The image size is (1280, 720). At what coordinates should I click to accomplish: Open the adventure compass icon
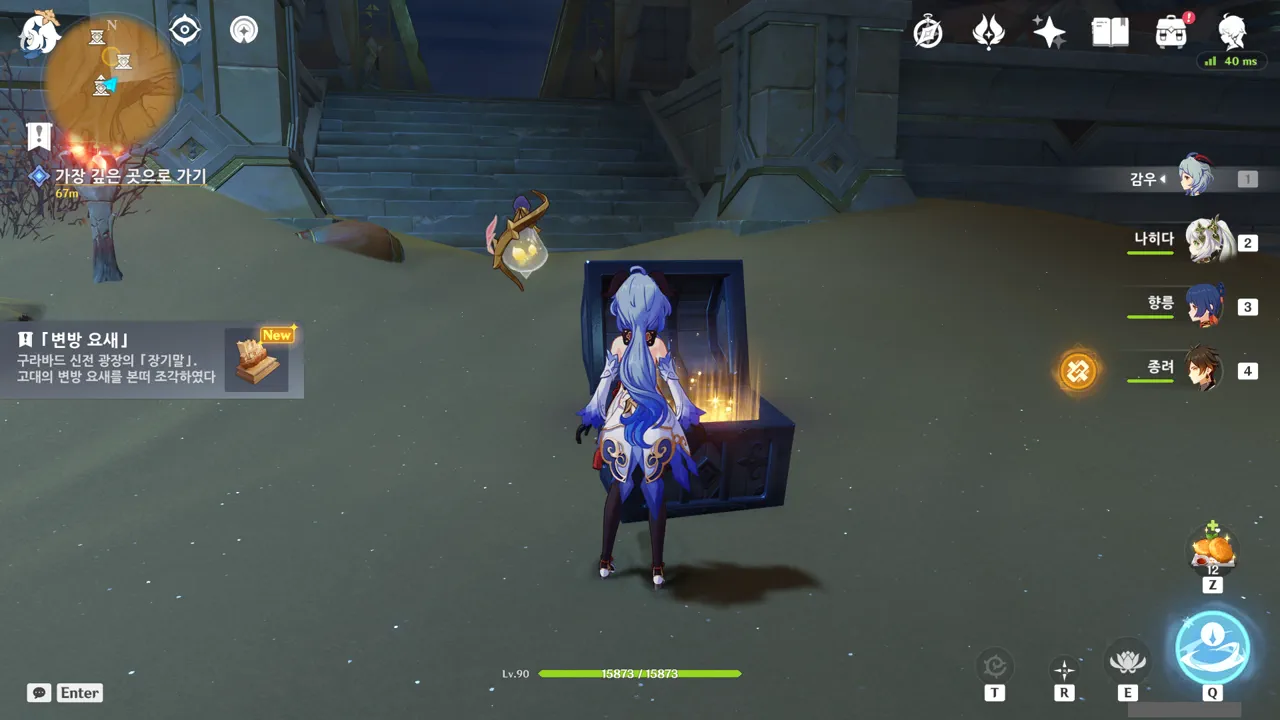[x=929, y=33]
